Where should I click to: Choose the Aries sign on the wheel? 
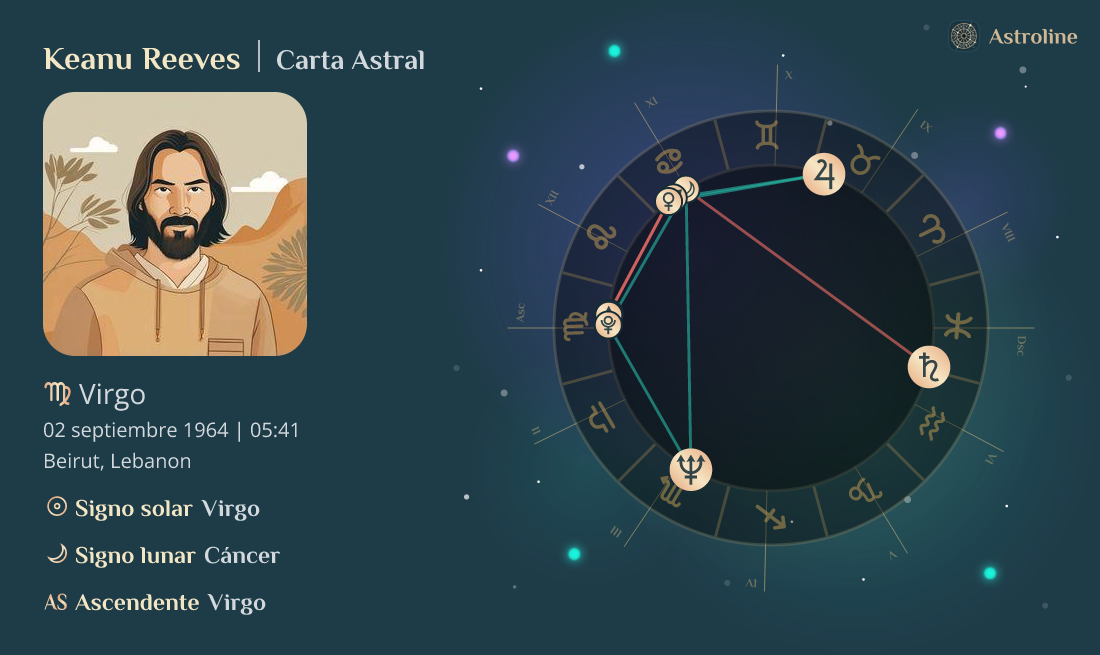932,227
